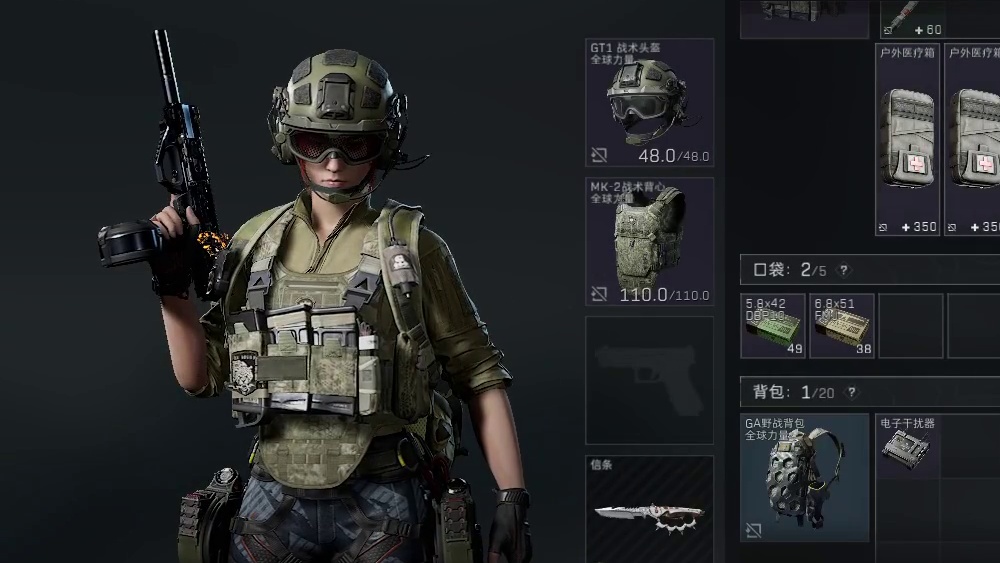1000x563 pixels.
Task: Select the fully visible field medical kit
Action: tap(908, 140)
